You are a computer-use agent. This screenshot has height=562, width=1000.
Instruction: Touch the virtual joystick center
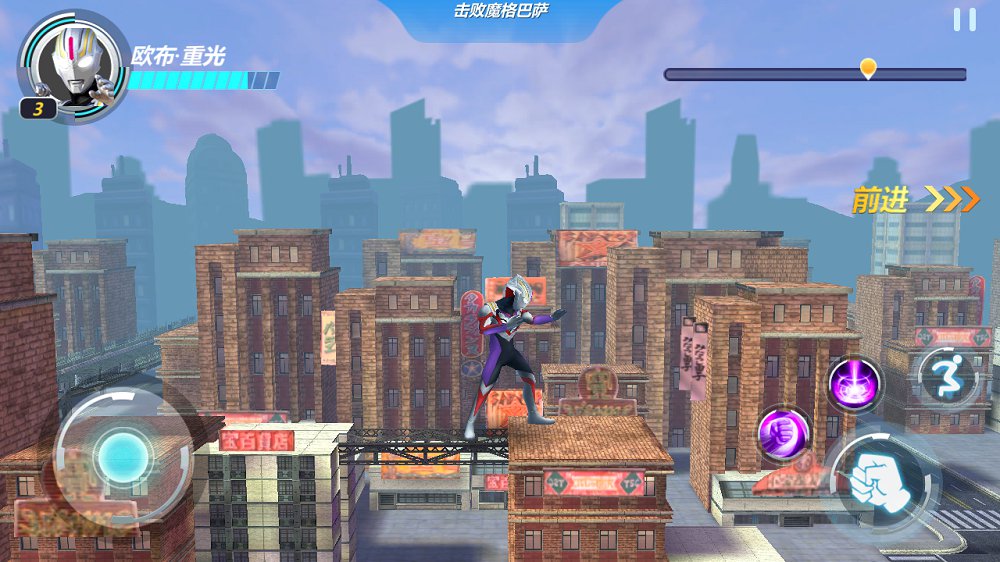(x=122, y=457)
